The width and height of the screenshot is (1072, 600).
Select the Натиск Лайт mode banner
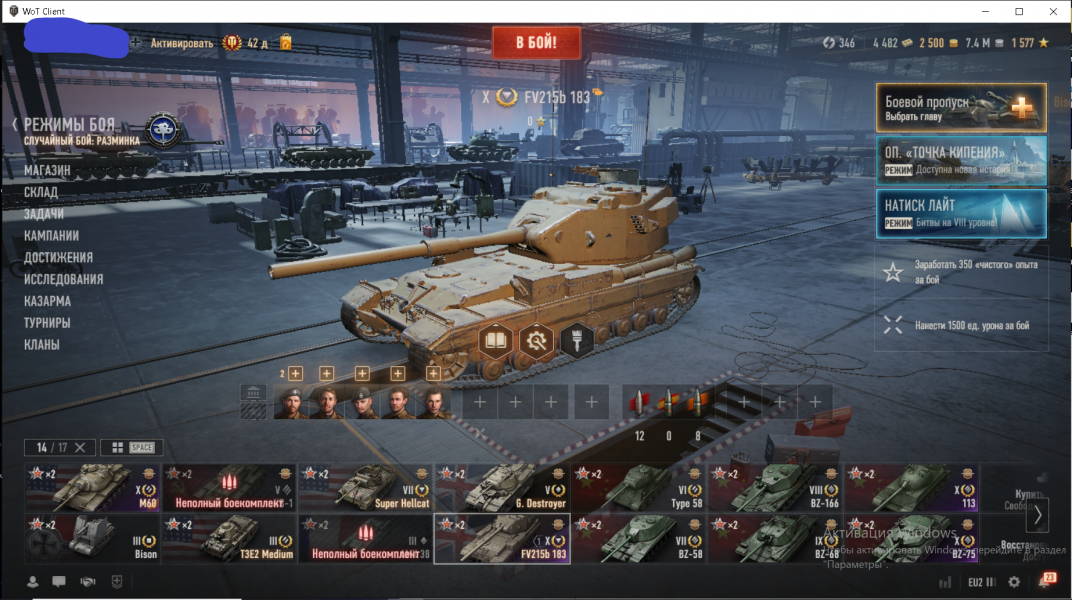coord(960,213)
